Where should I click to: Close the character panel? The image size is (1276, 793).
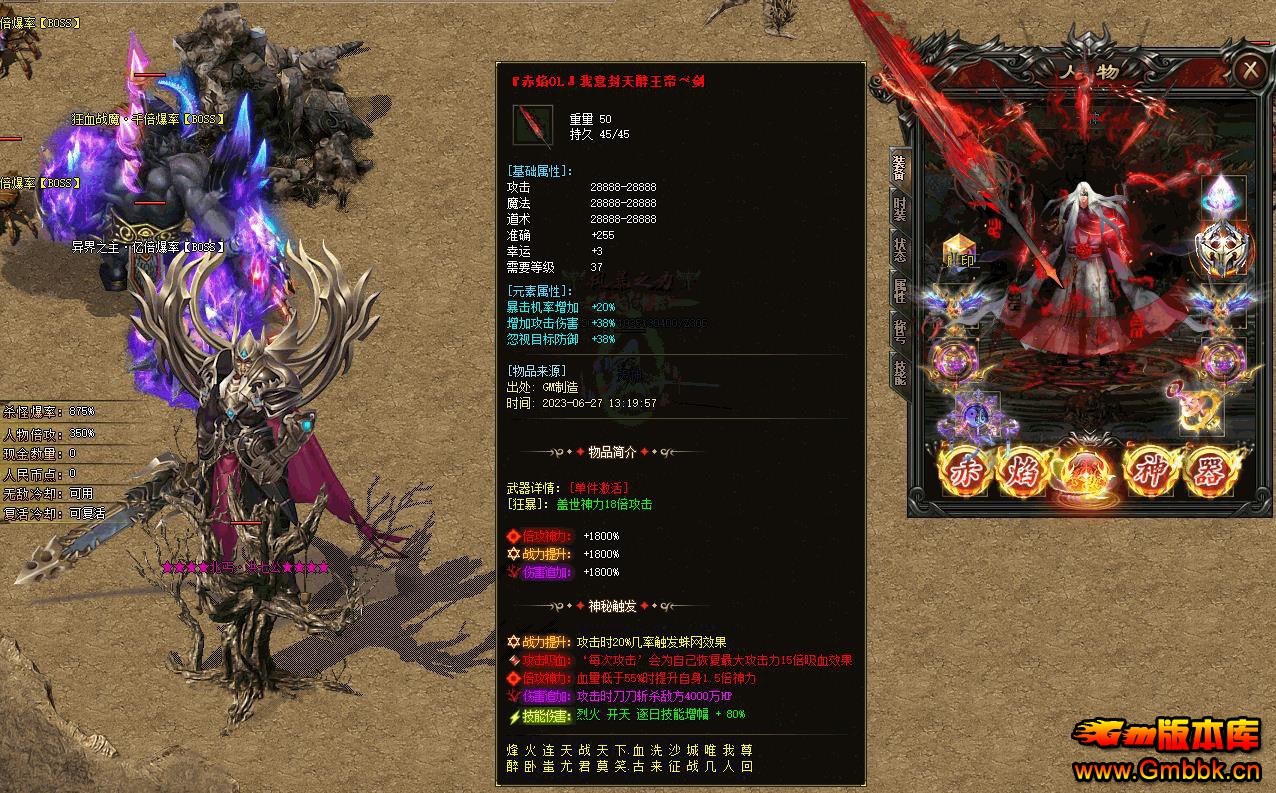pyautogui.click(x=1249, y=70)
